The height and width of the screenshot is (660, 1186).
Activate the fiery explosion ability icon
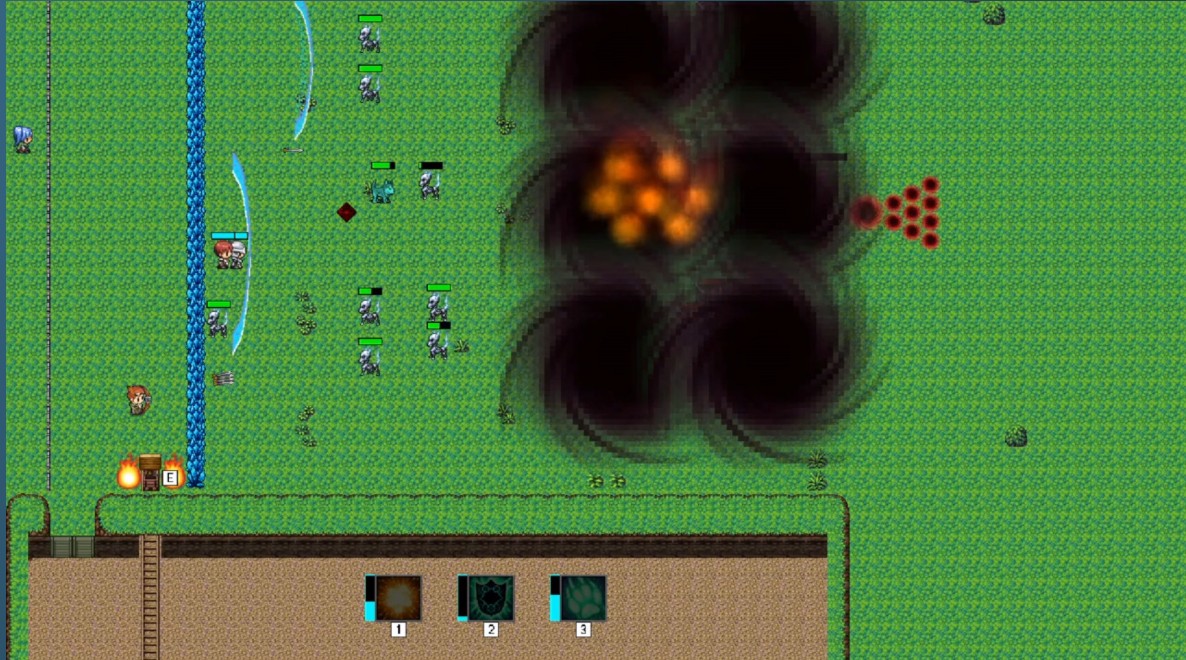point(398,598)
